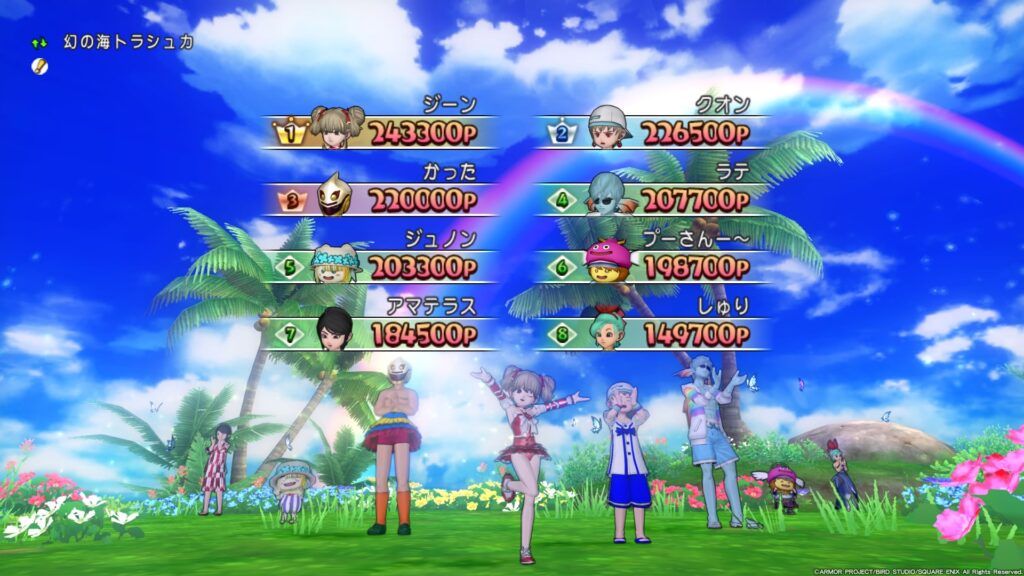Viewport: 1024px width, 576px height.
Task: Click the green arrows connection status icon
Action: pyautogui.click(x=39, y=43)
